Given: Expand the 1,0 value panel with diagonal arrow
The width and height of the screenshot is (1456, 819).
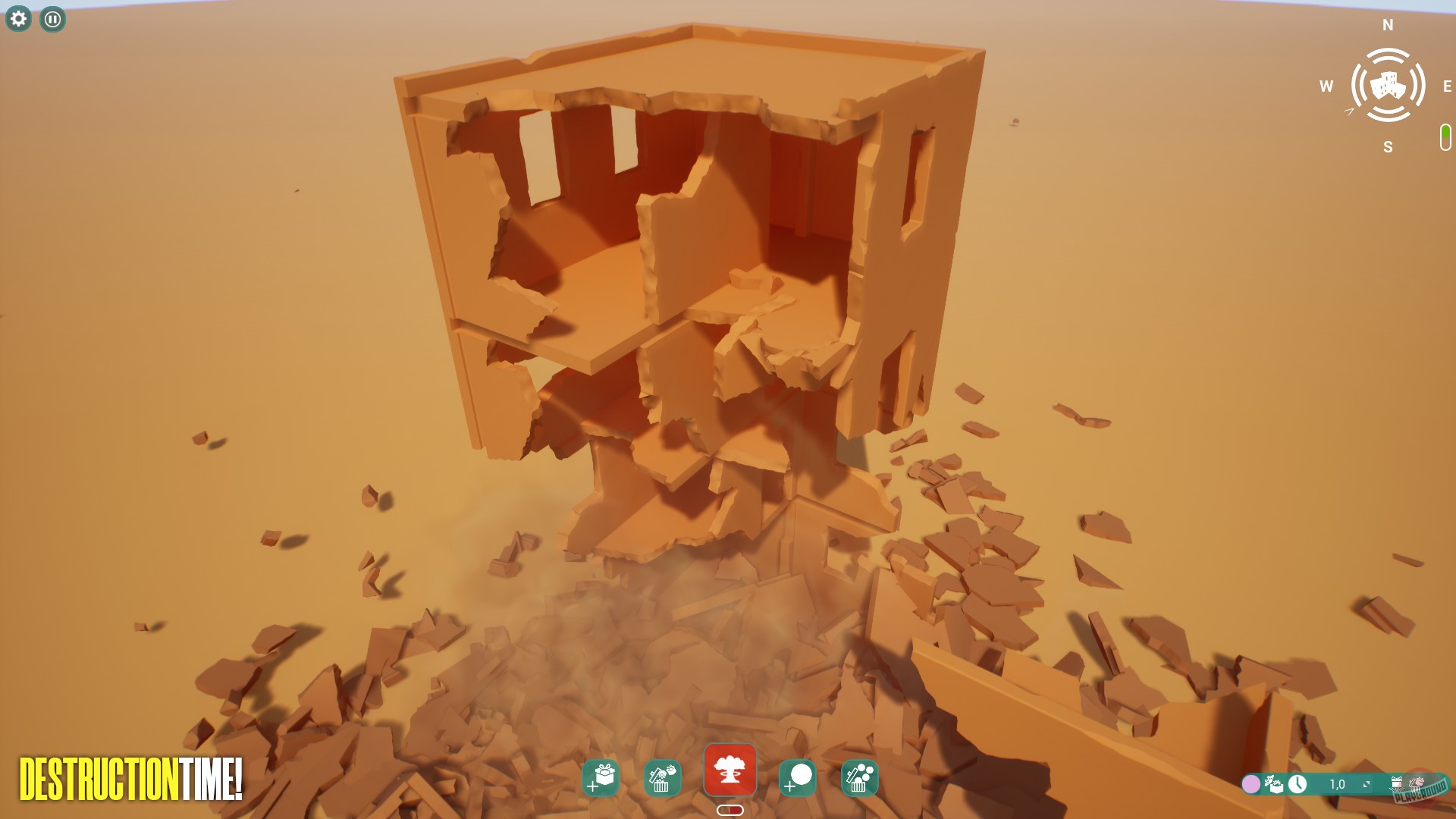Looking at the screenshot, I should tap(1367, 784).
